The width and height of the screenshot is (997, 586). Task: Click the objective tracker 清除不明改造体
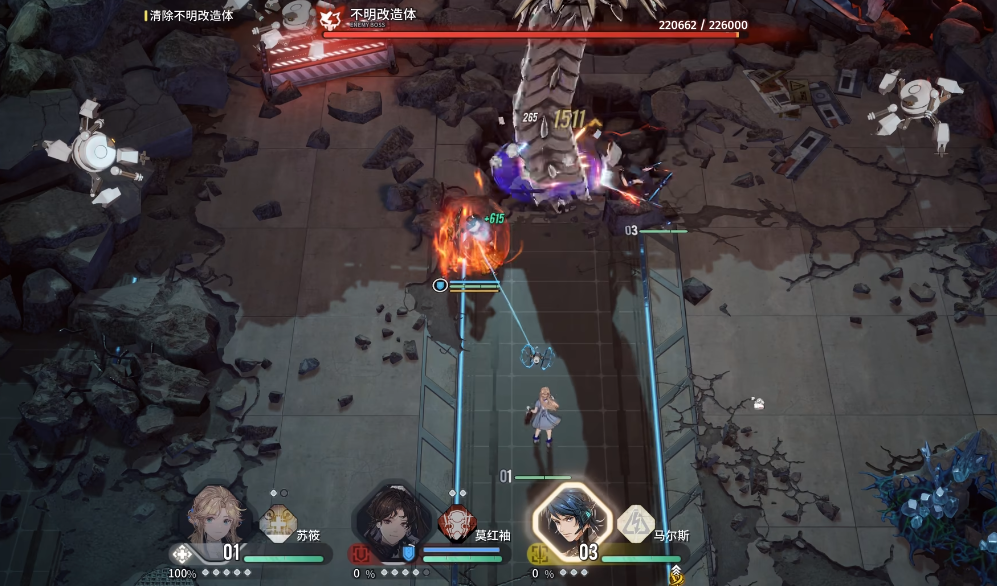(x=190, y=16)
